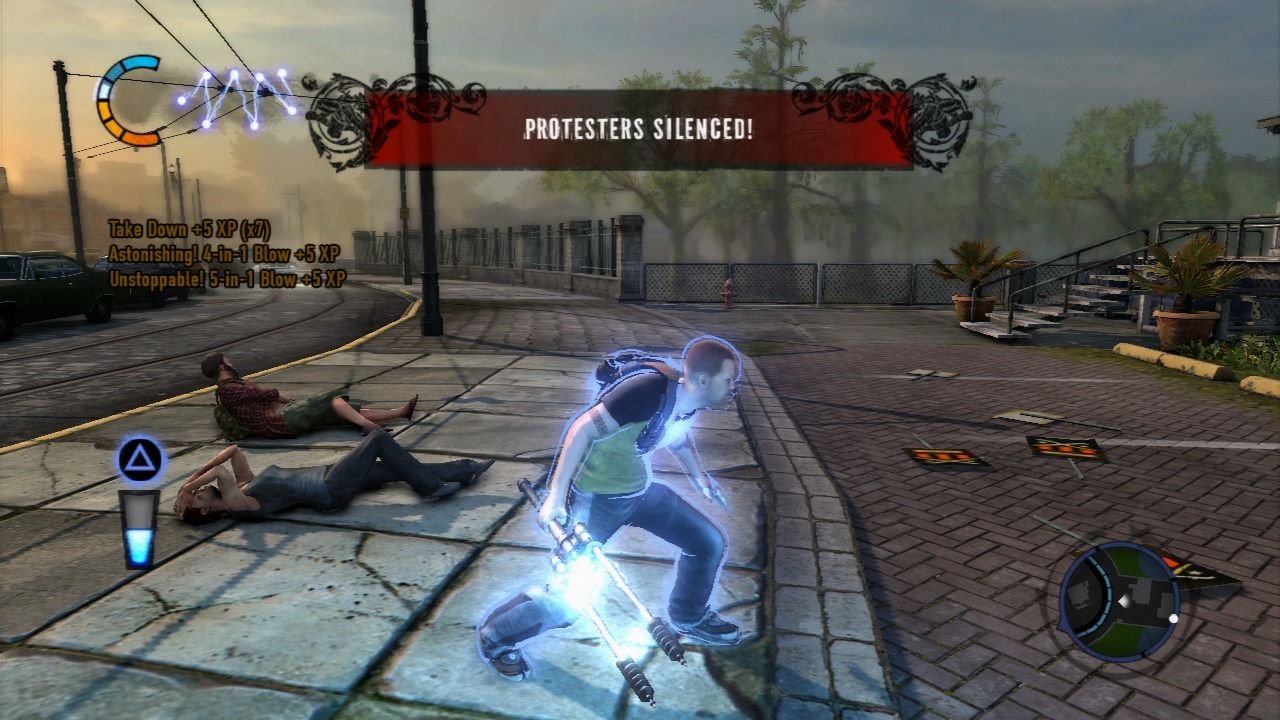
Task: Toggle the white objective dot on the minimap
Action: tap(1173, 619)
